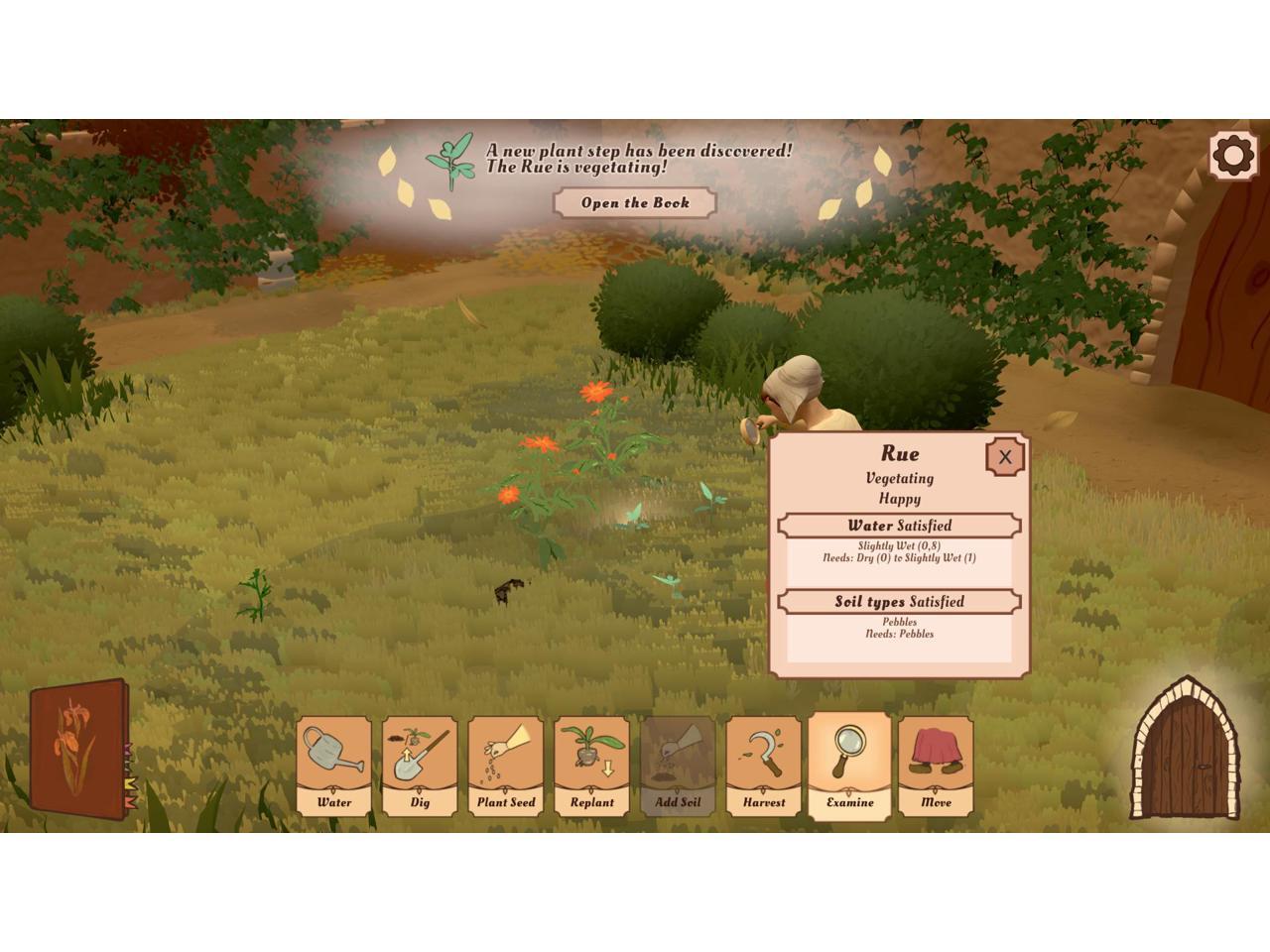This screenshot has width=1270, height=952.
Task: Open the plant journal book
Action: (79, 750)
